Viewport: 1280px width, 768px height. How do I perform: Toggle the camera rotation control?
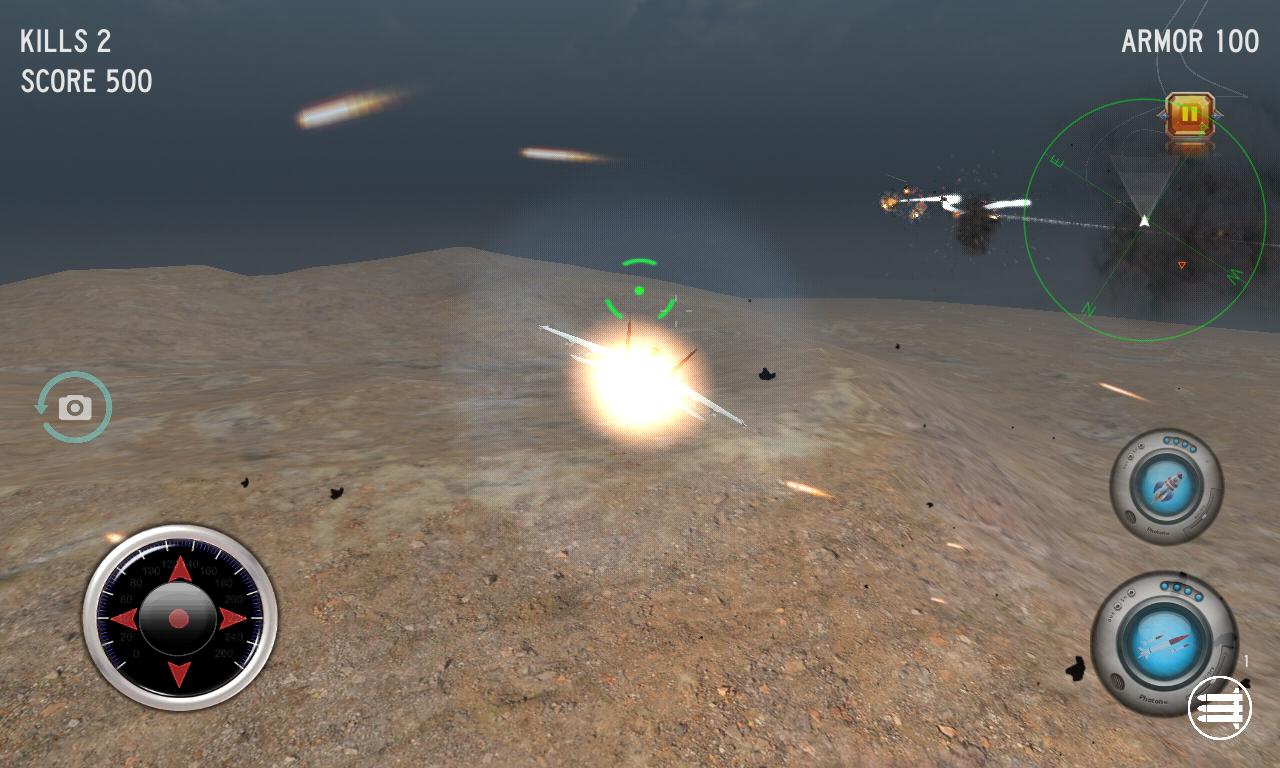[75, 406]
